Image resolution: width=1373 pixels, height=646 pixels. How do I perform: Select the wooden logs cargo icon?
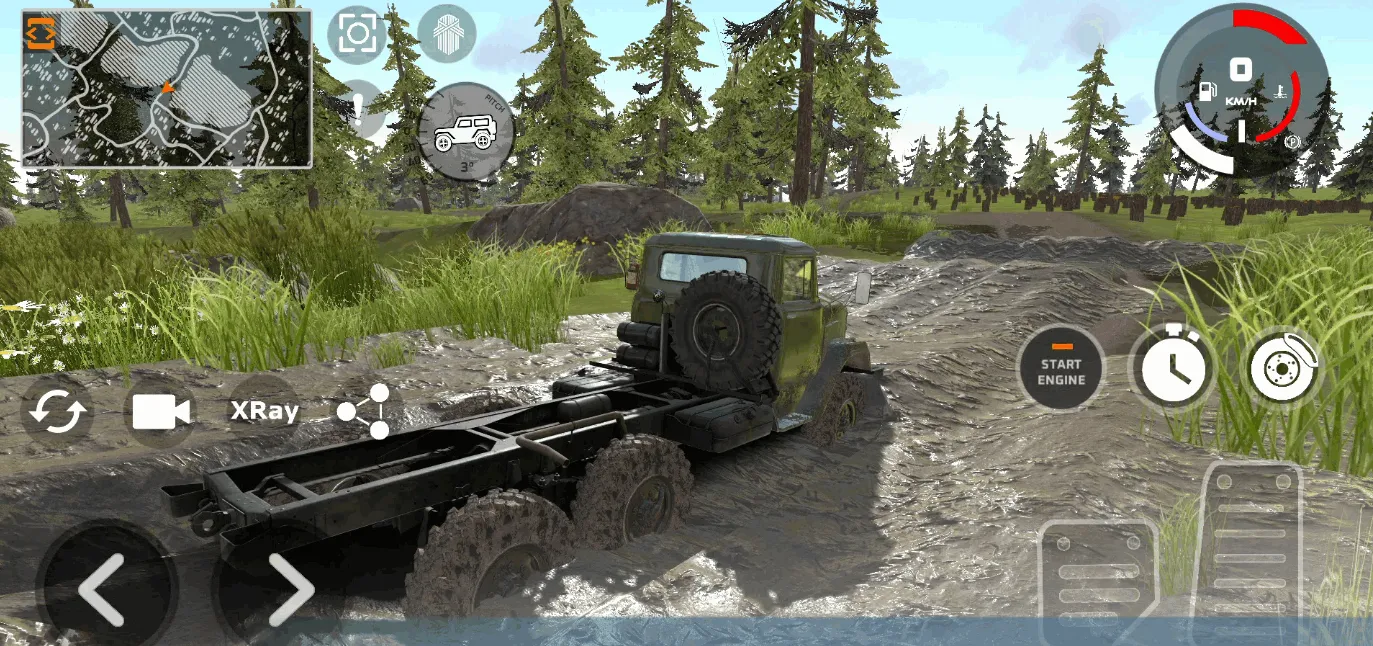click(x=446, y=34)
